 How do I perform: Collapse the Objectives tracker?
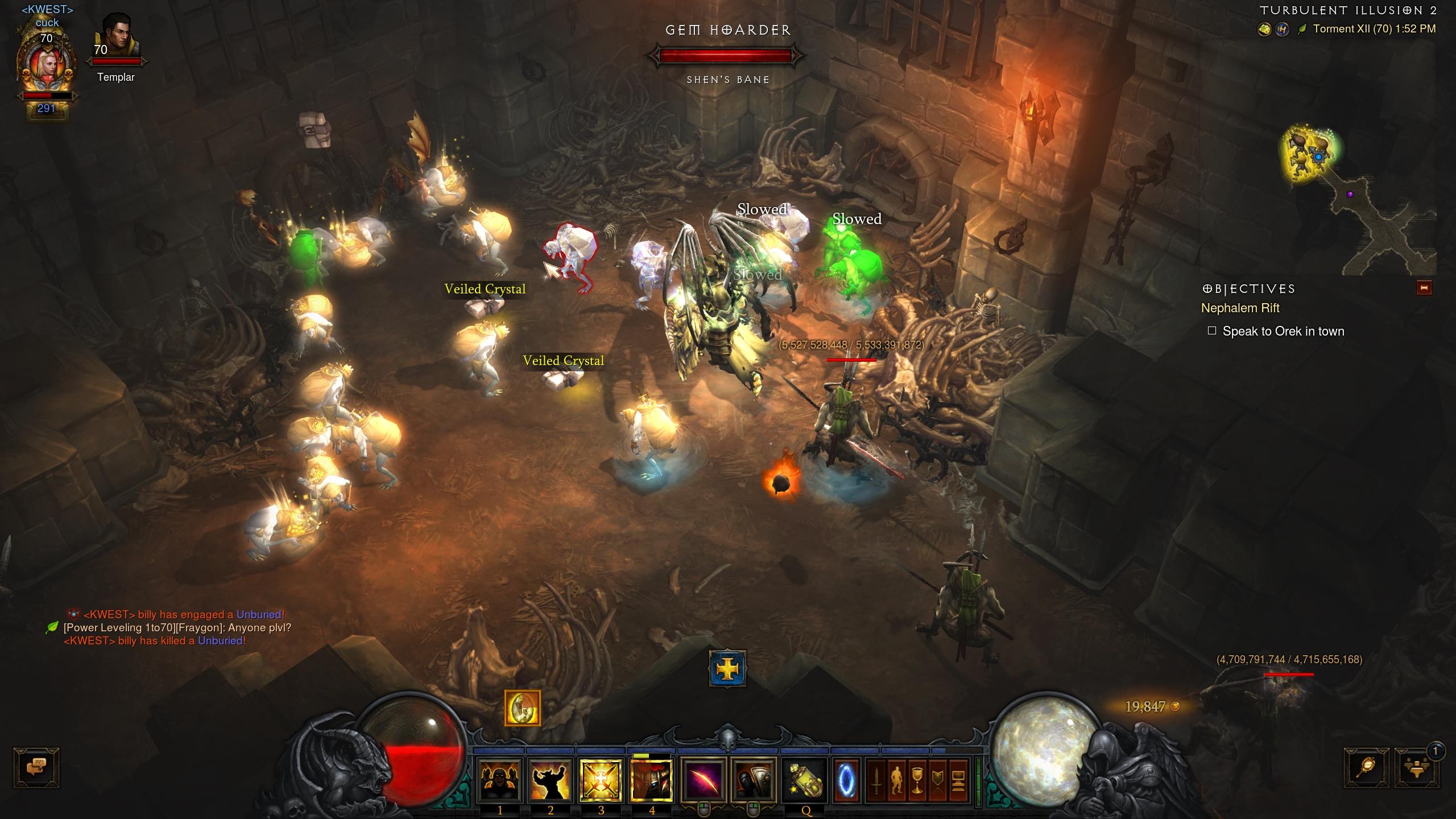pos(1424,288)
